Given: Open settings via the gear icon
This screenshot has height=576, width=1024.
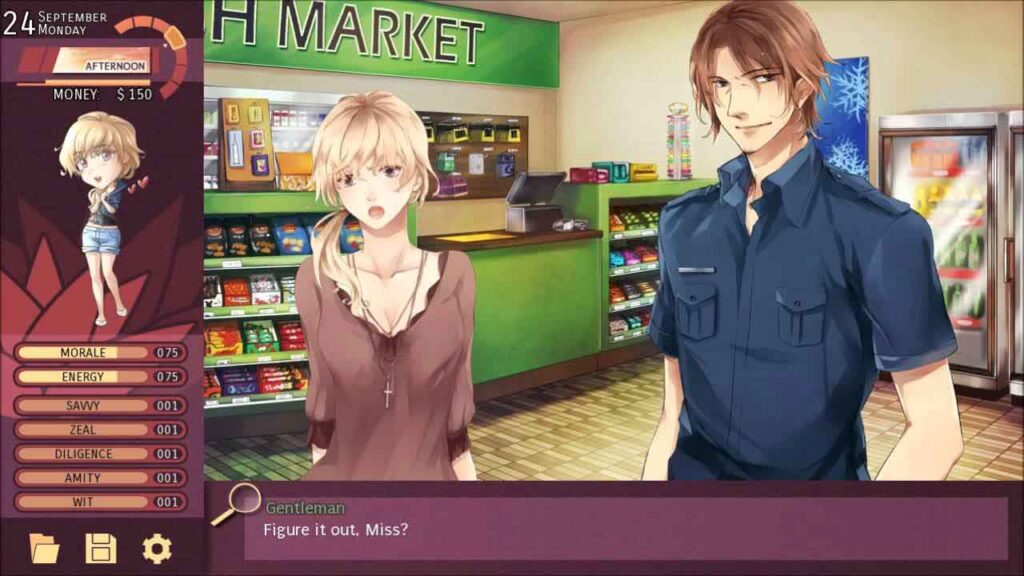Looking at the screenshot, I should pyautogui.click(x=156, y=548).
